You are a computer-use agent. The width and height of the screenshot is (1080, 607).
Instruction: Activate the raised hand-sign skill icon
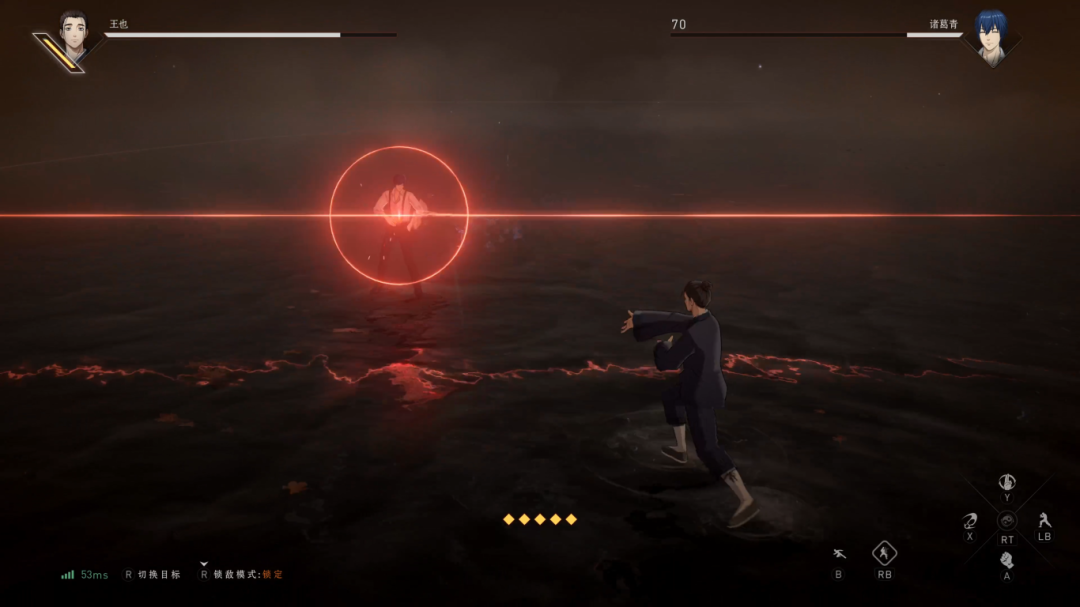coord(1007,482)
